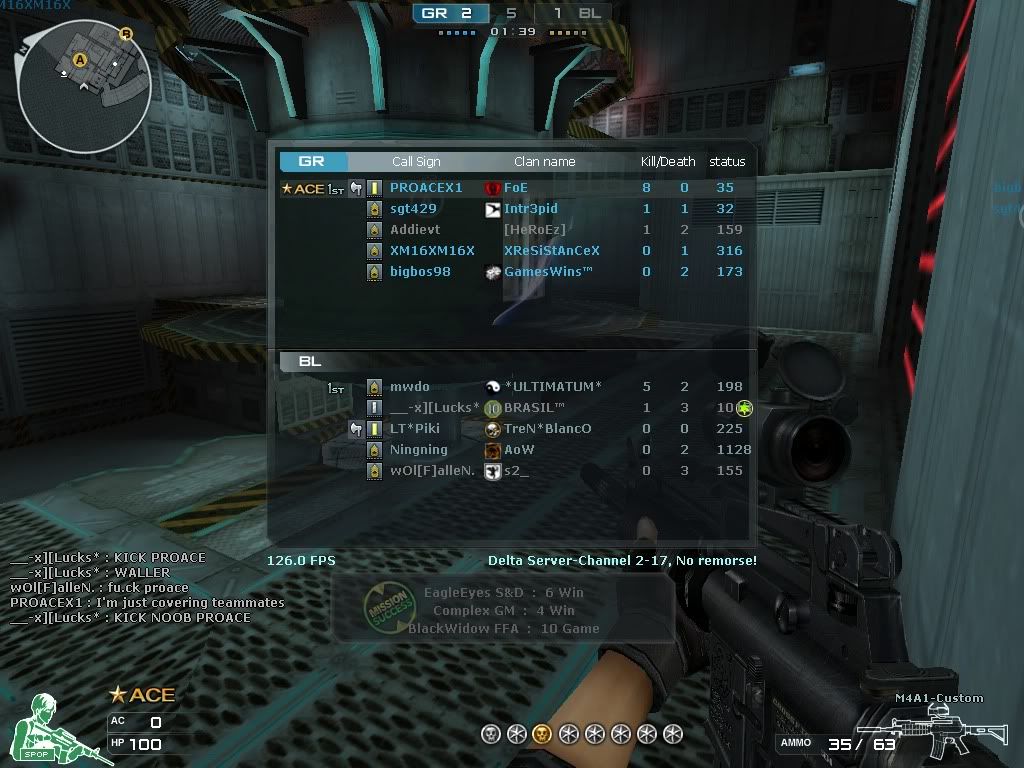Click the A bomb site marker on minimap
Viewport: 1024px width, 768px height.
[x=80, y=60]
